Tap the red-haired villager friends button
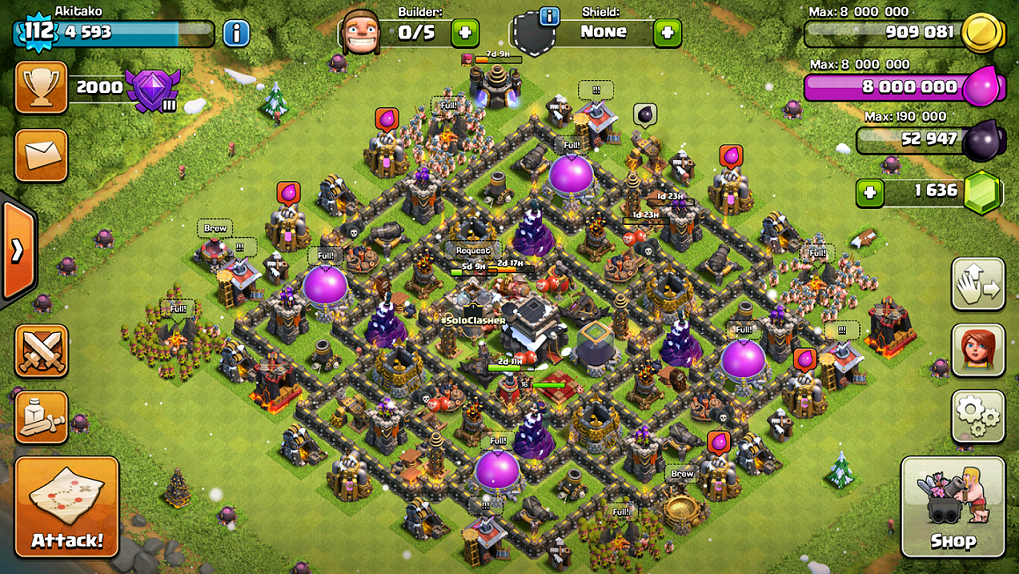The width and height of the screenshot is (1019, 574). 978,350
